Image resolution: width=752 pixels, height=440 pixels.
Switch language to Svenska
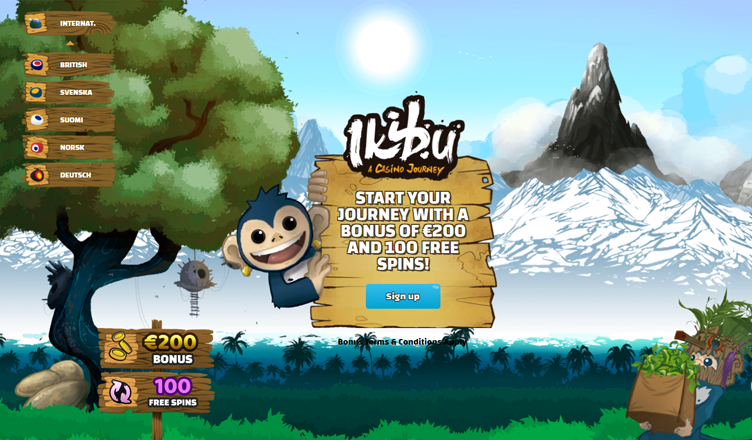[68, 93]
